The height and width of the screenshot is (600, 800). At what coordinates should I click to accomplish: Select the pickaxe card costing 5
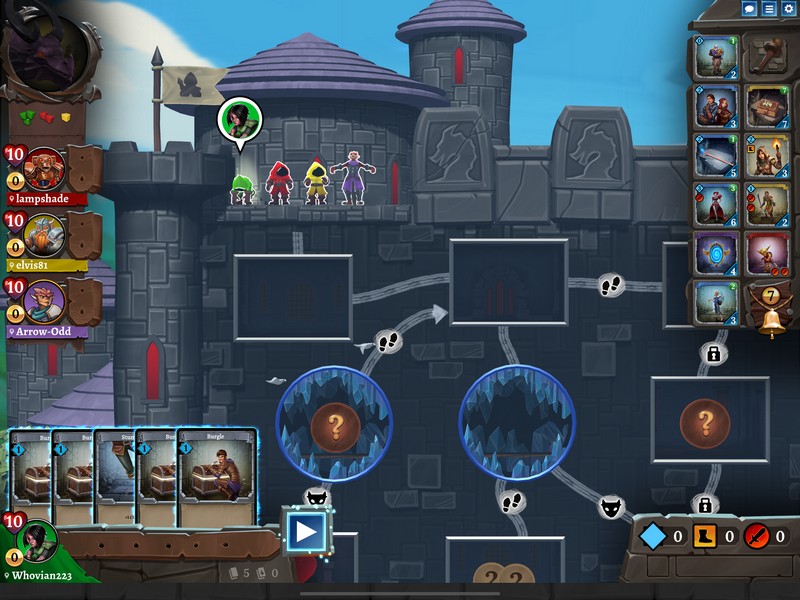[x=717, y=155]
